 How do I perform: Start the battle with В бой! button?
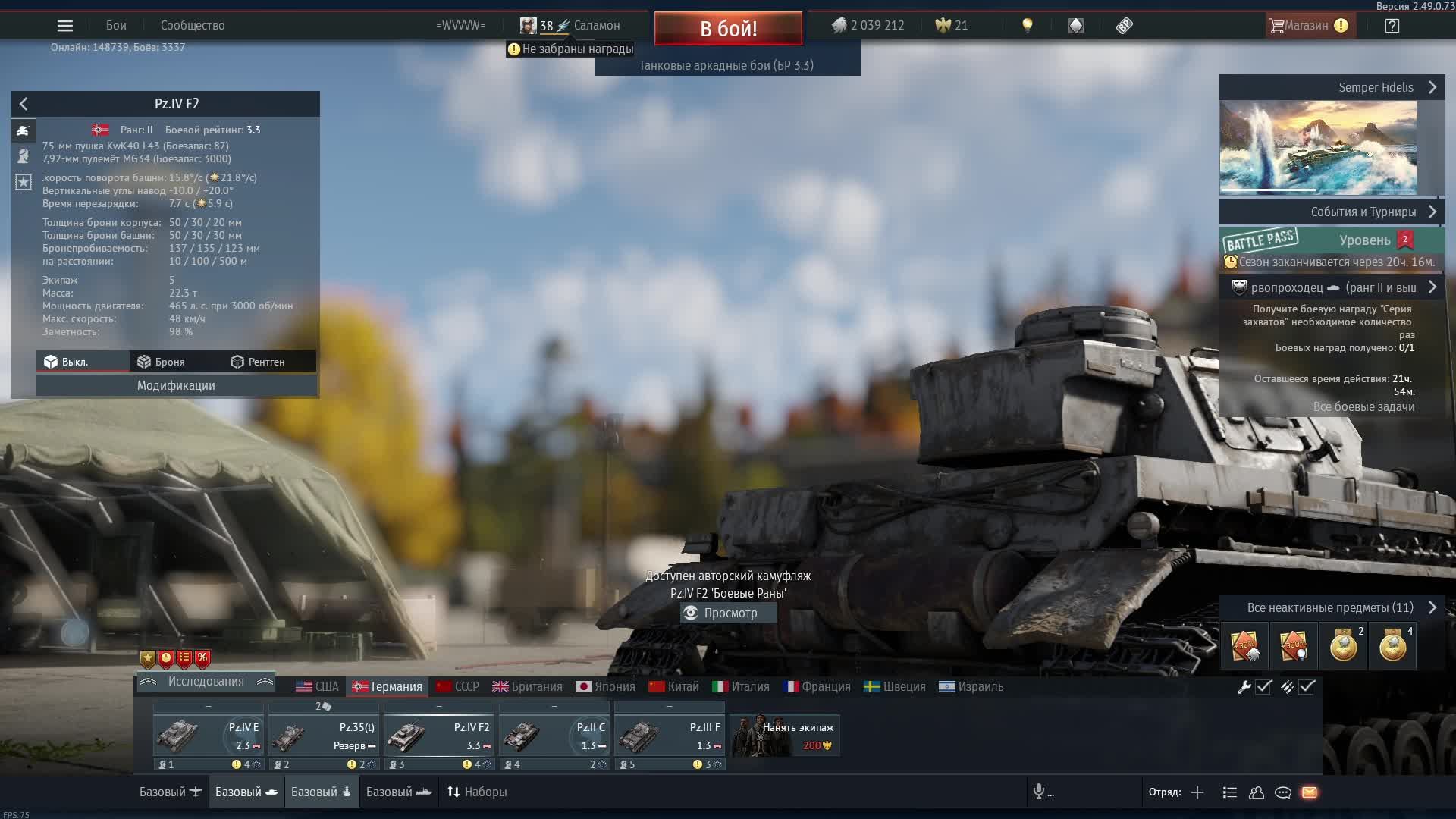click(728, 29)
